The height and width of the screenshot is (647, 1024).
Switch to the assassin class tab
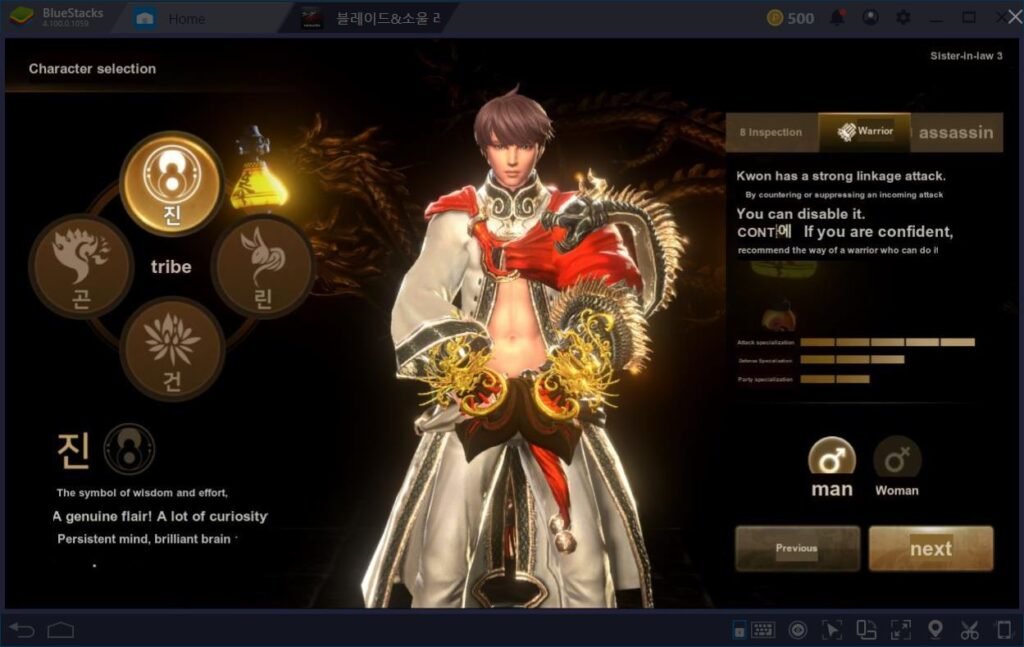click(x=956, y=132)
